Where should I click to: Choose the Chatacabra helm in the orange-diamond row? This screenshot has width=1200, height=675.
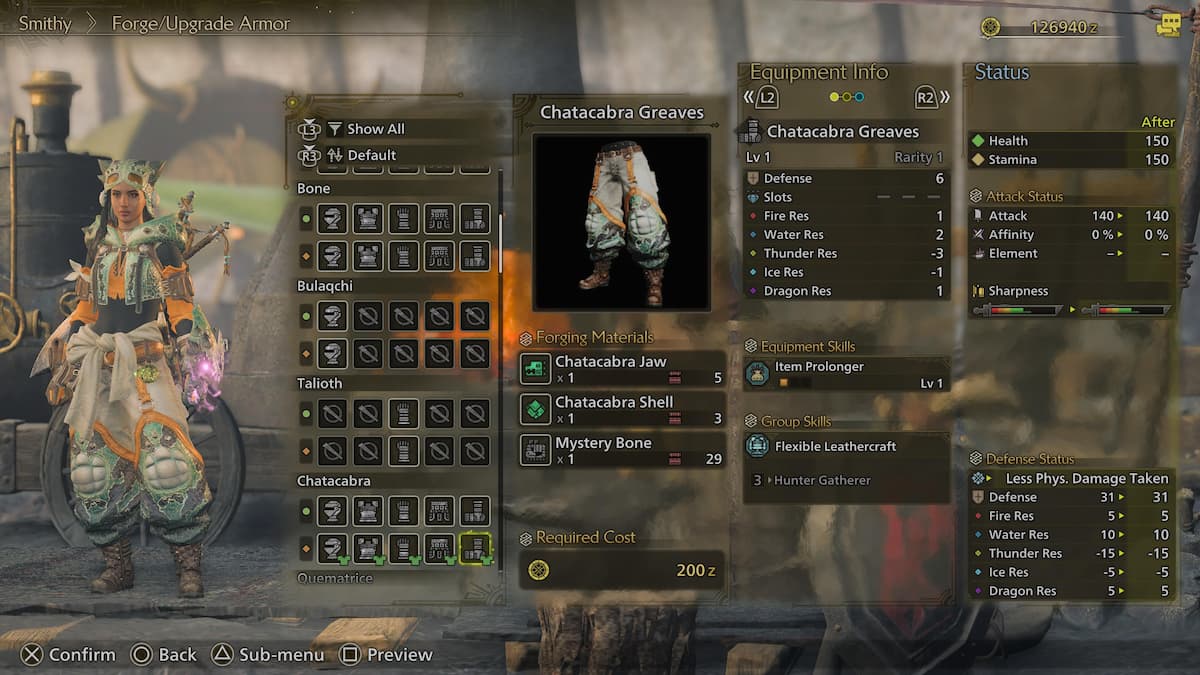click(x=332, y=547)
